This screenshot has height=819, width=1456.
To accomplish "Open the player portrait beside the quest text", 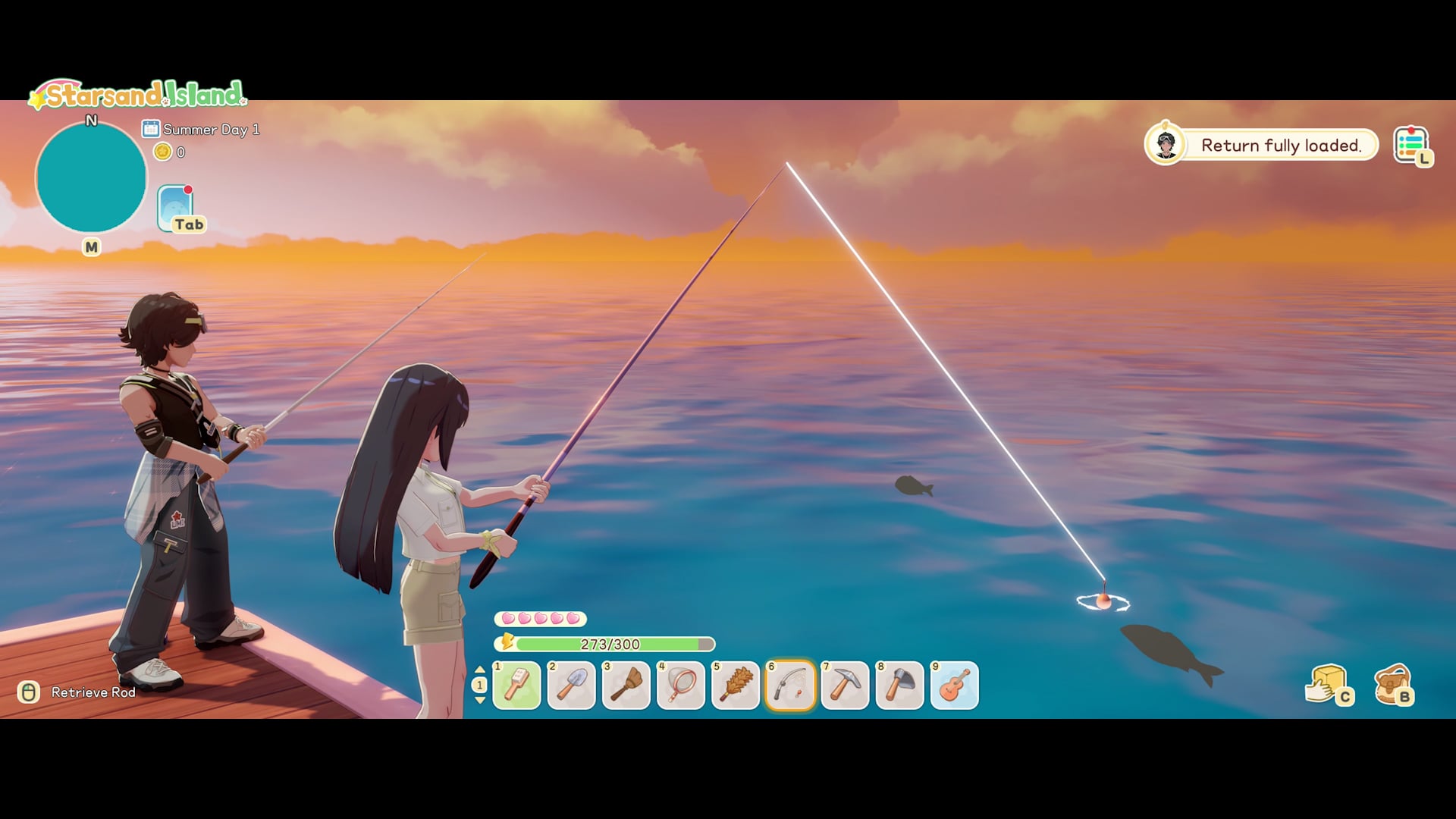I will coord(1166,145).
